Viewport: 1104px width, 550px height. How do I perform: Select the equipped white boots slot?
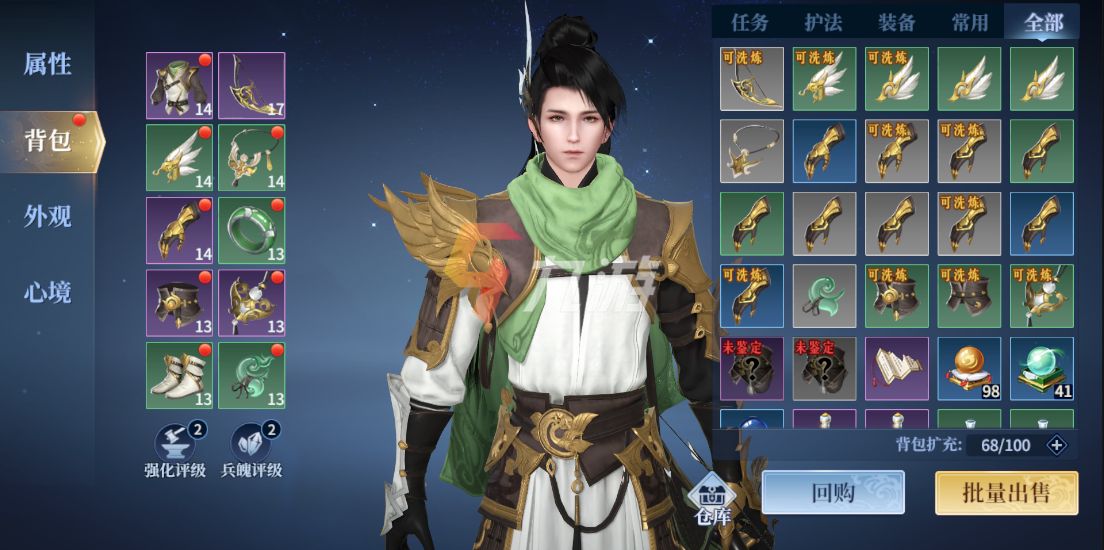179,375
